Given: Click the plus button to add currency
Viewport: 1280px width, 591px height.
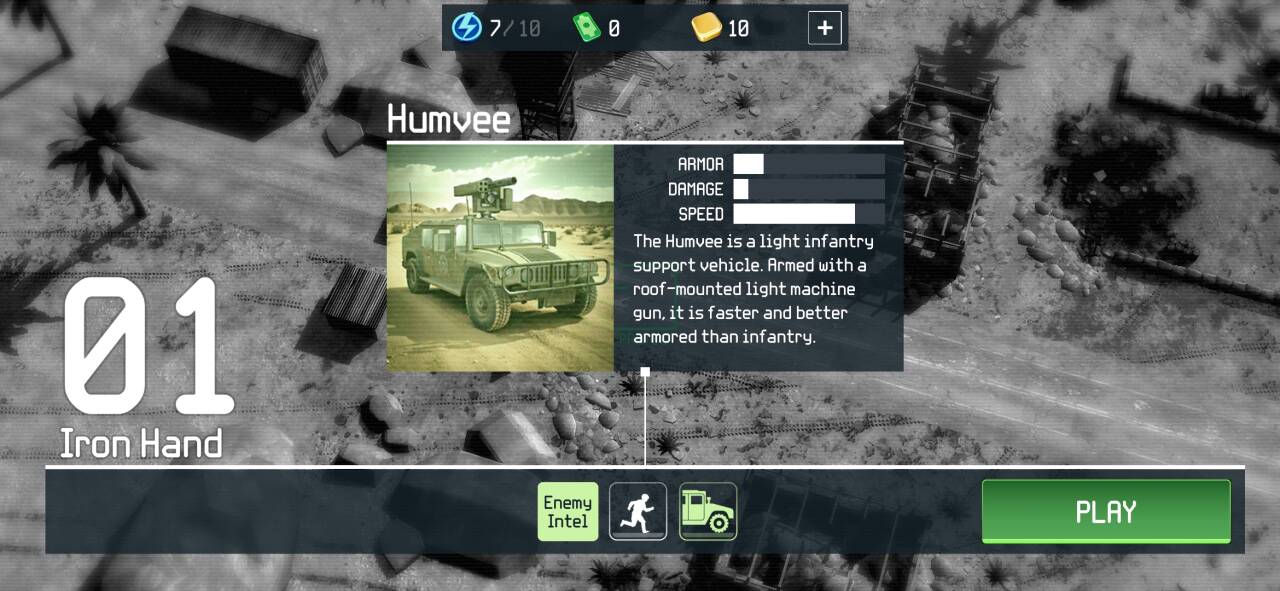Looking at the screenshot, I should click(x=824, y=28).
